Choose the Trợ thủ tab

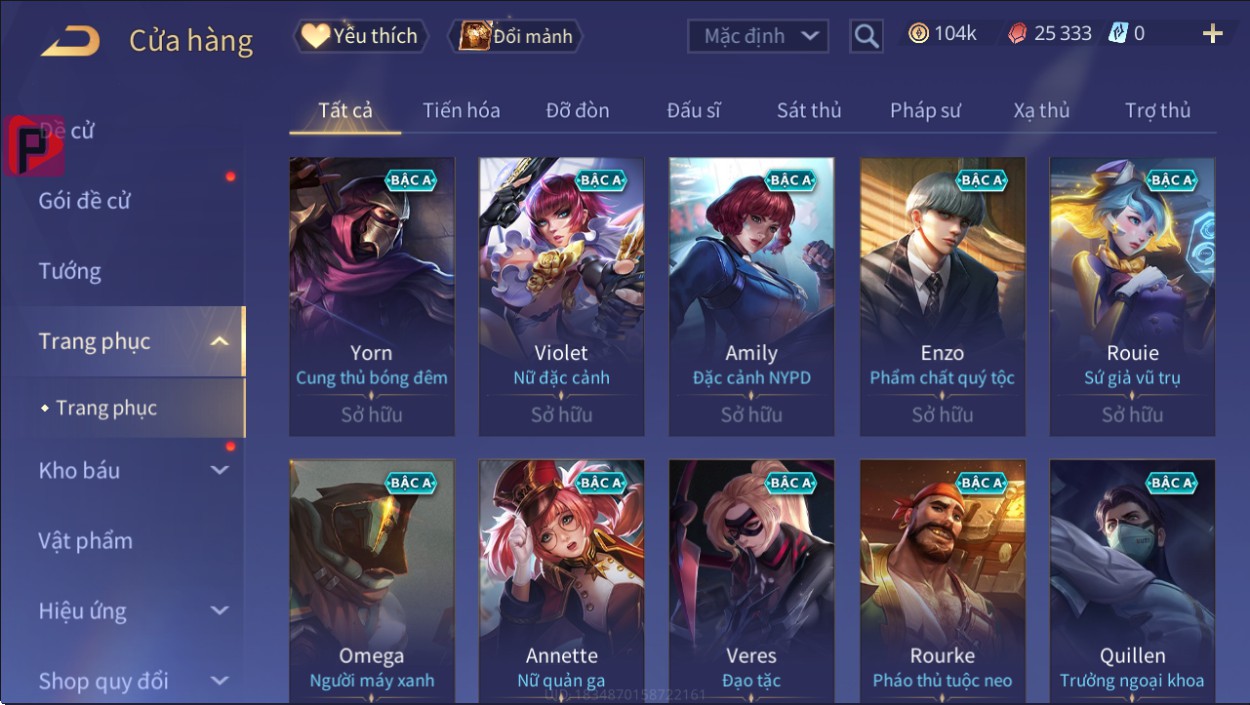point(1157,110)
